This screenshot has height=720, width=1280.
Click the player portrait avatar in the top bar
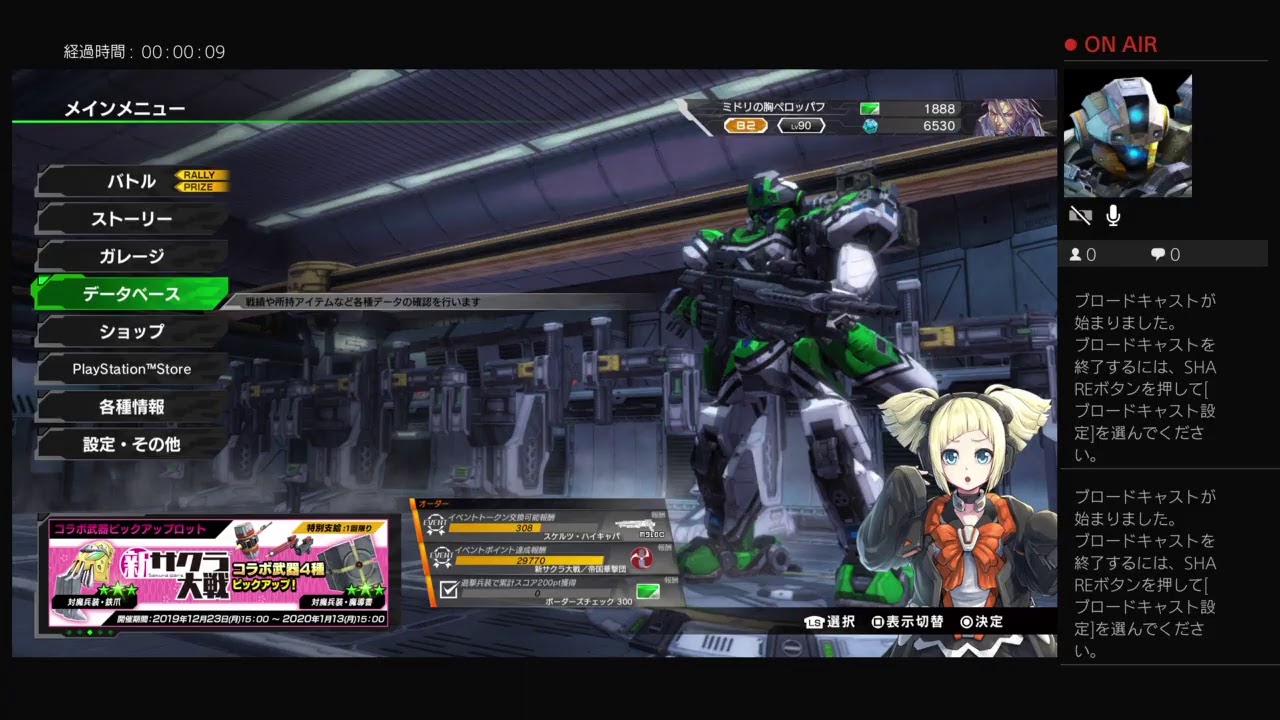[x=1011, y=117]
